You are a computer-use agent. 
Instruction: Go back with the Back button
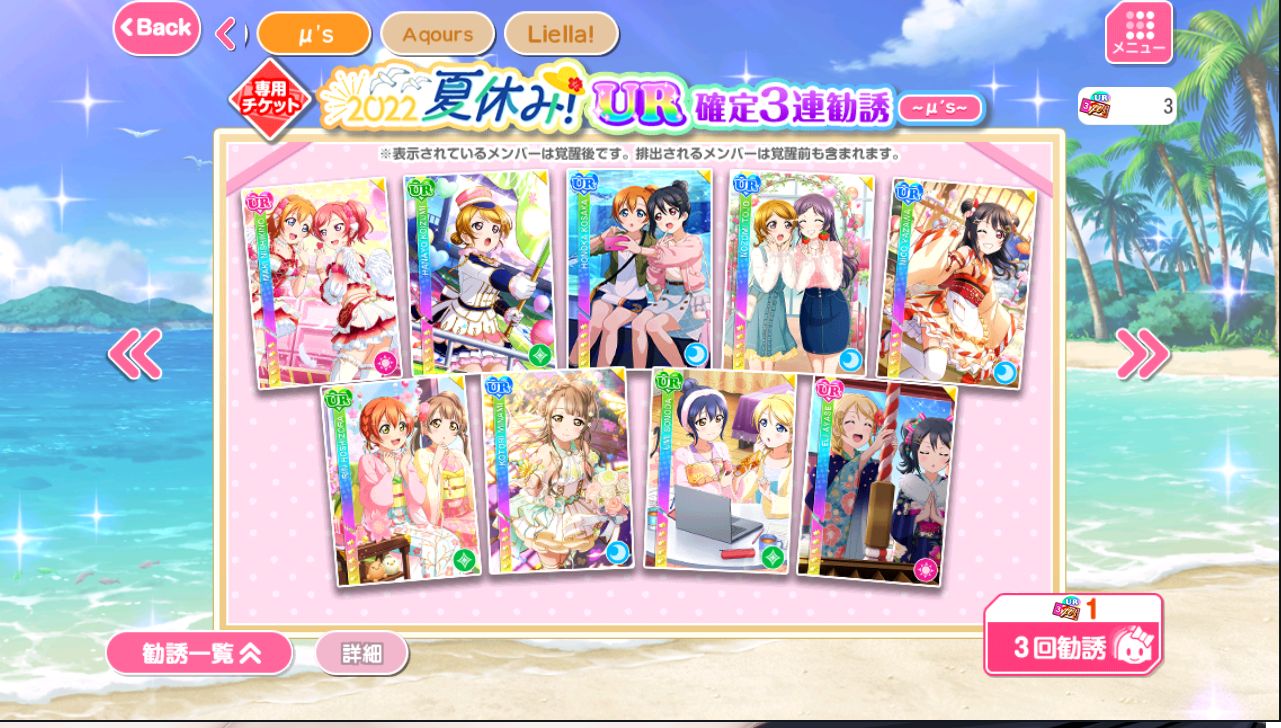tap(156, 28)
